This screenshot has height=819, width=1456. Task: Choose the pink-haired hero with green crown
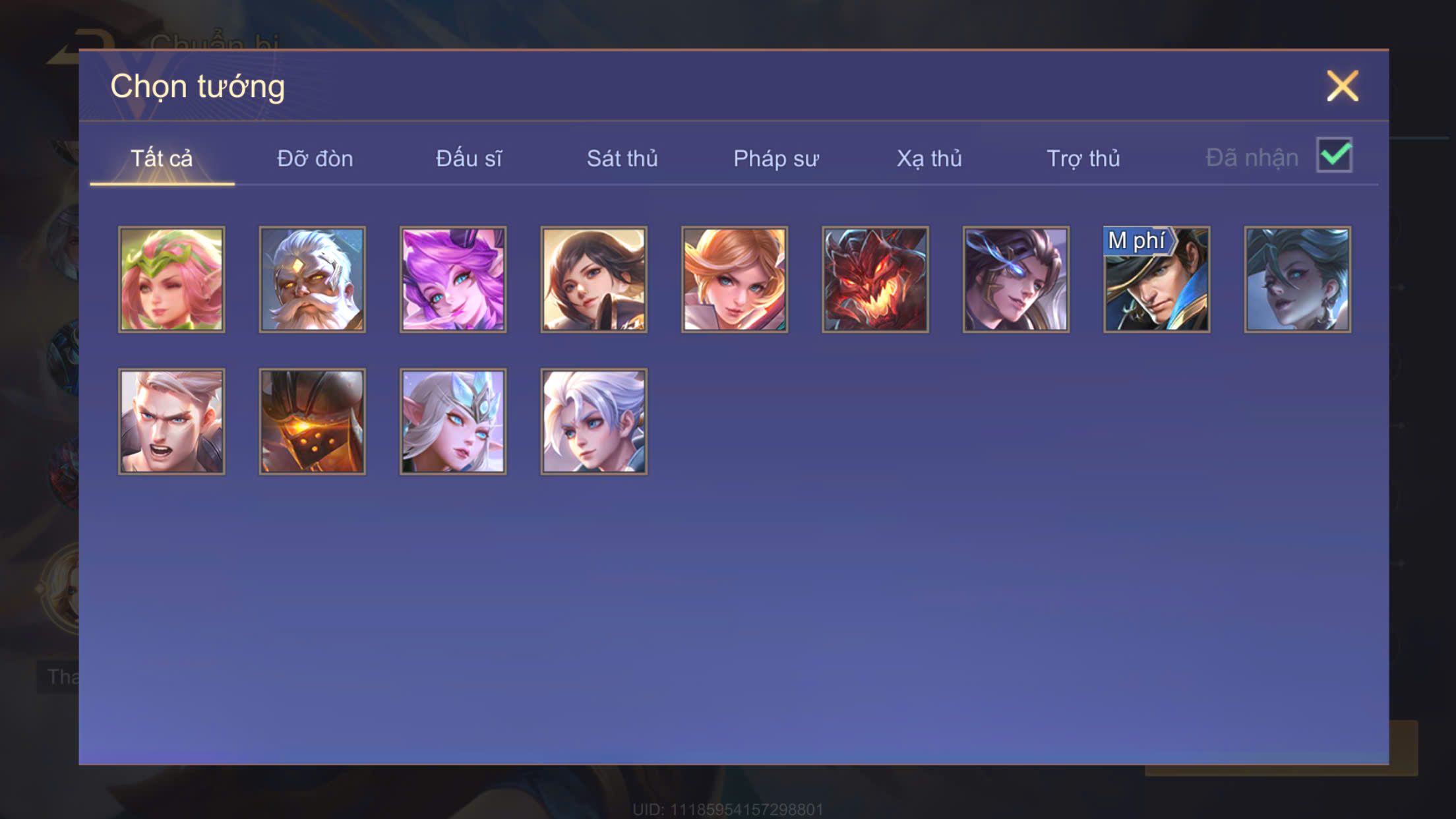(x=171, y=280)
